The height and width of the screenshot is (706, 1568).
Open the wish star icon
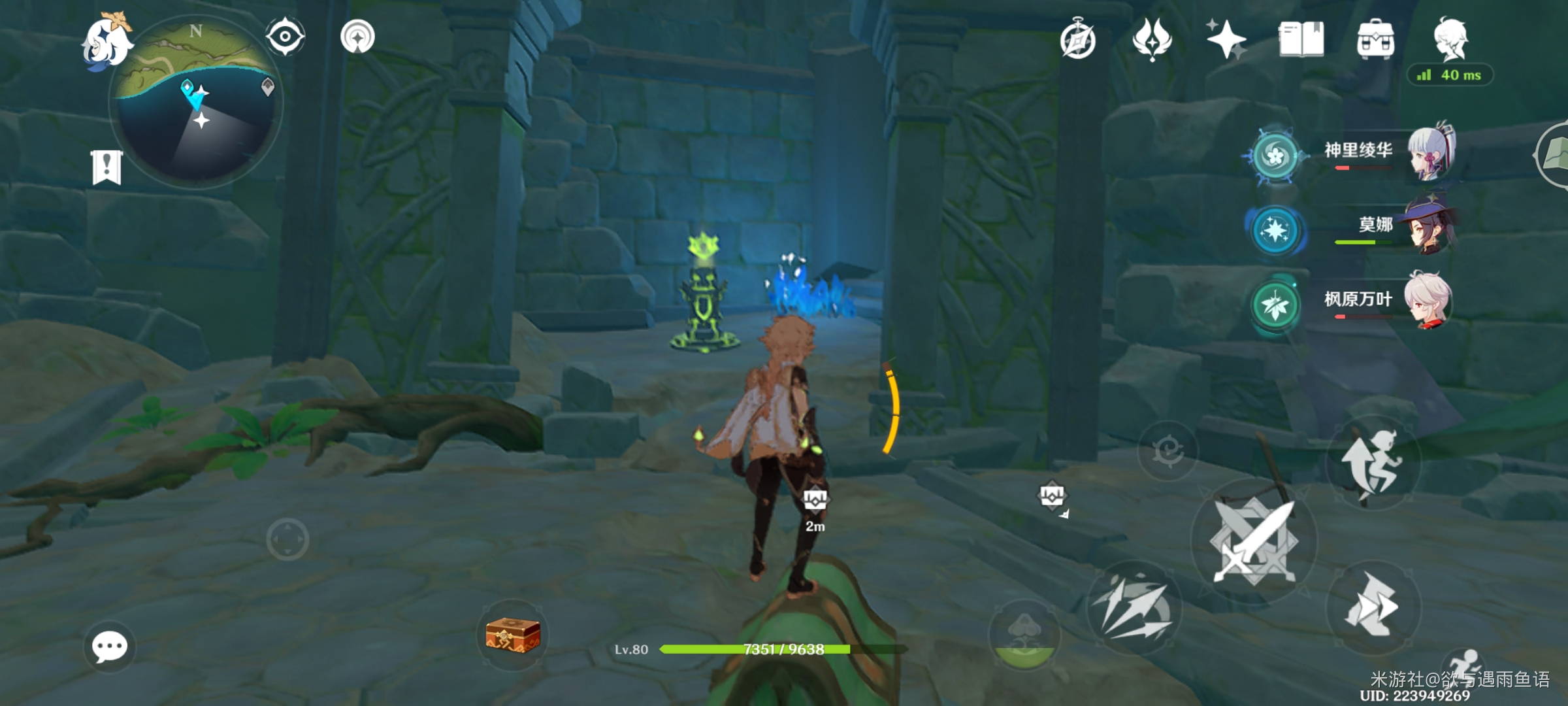point(1226,39)
